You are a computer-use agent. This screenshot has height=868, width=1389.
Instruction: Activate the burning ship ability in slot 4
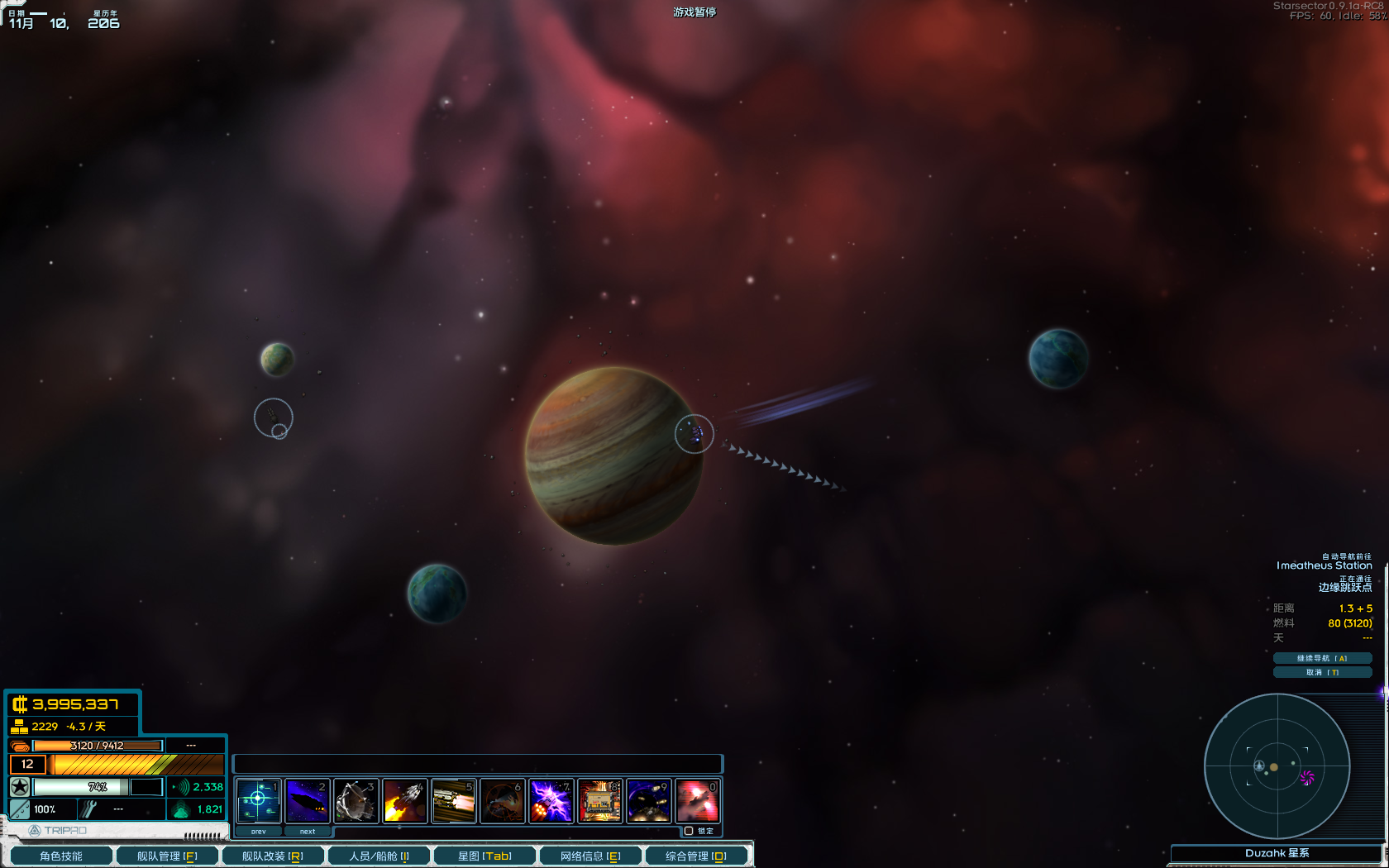404,801
